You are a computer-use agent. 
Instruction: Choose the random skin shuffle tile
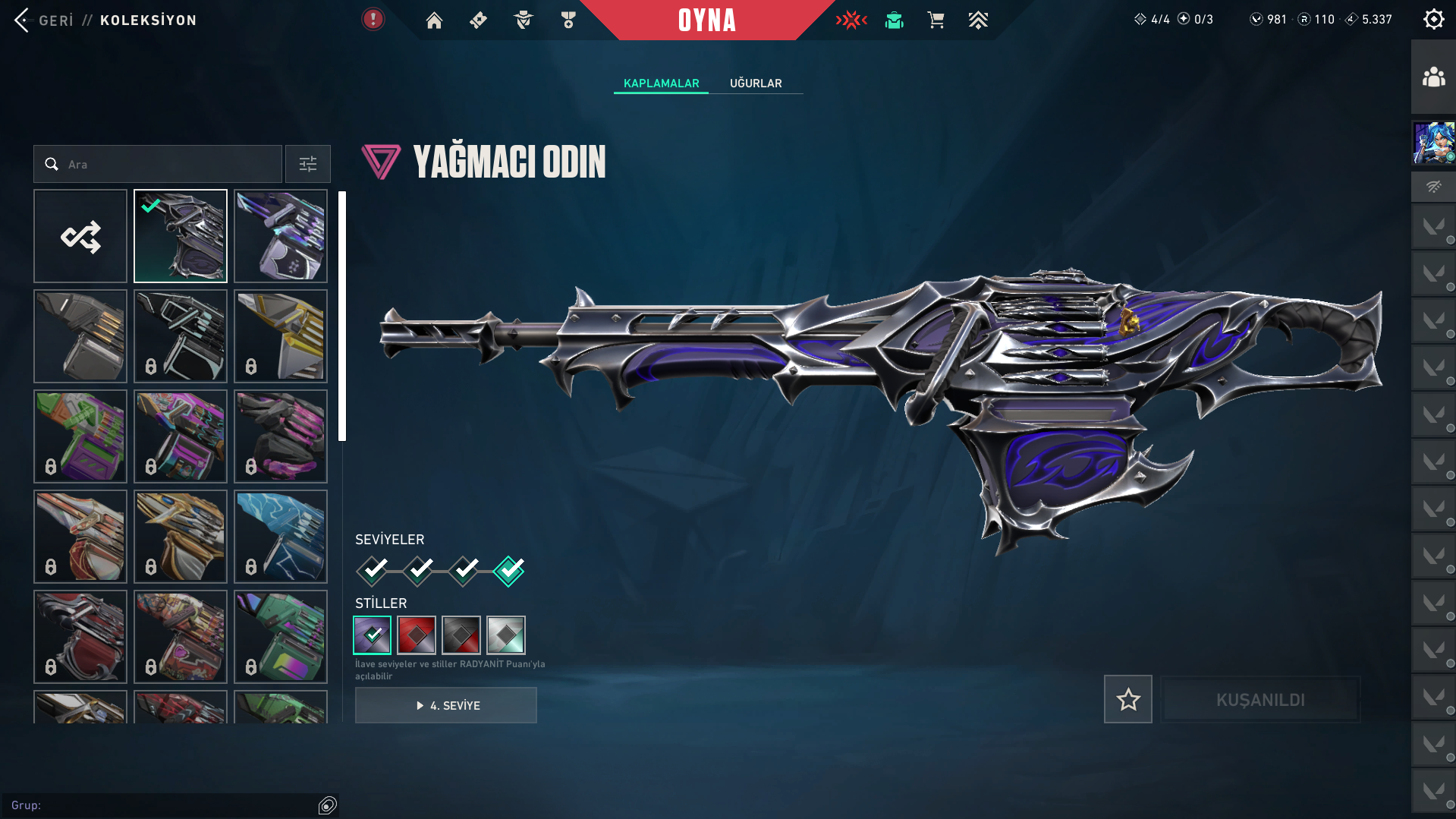point(80,236)
